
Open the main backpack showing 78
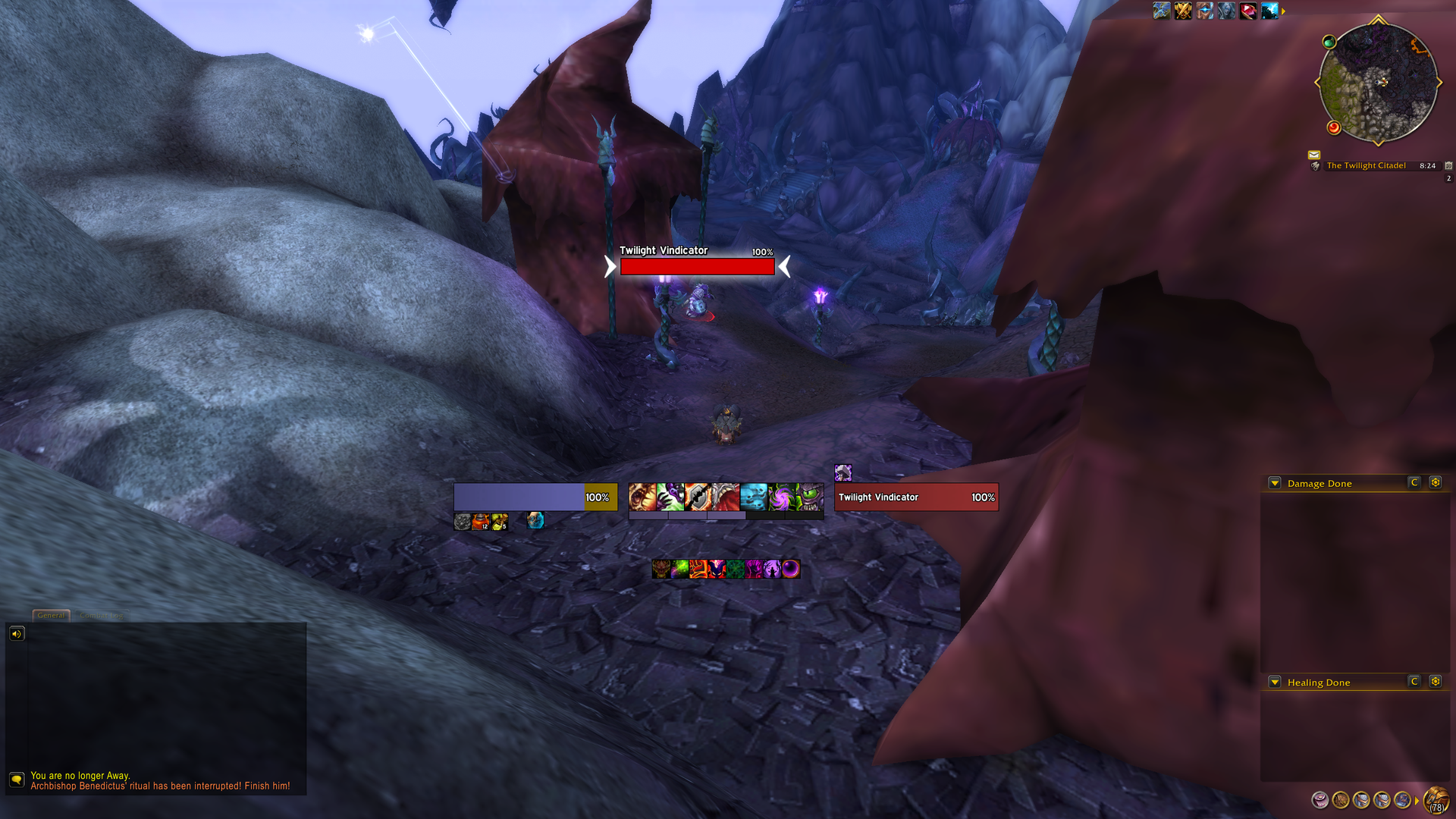coord(1436,800)
